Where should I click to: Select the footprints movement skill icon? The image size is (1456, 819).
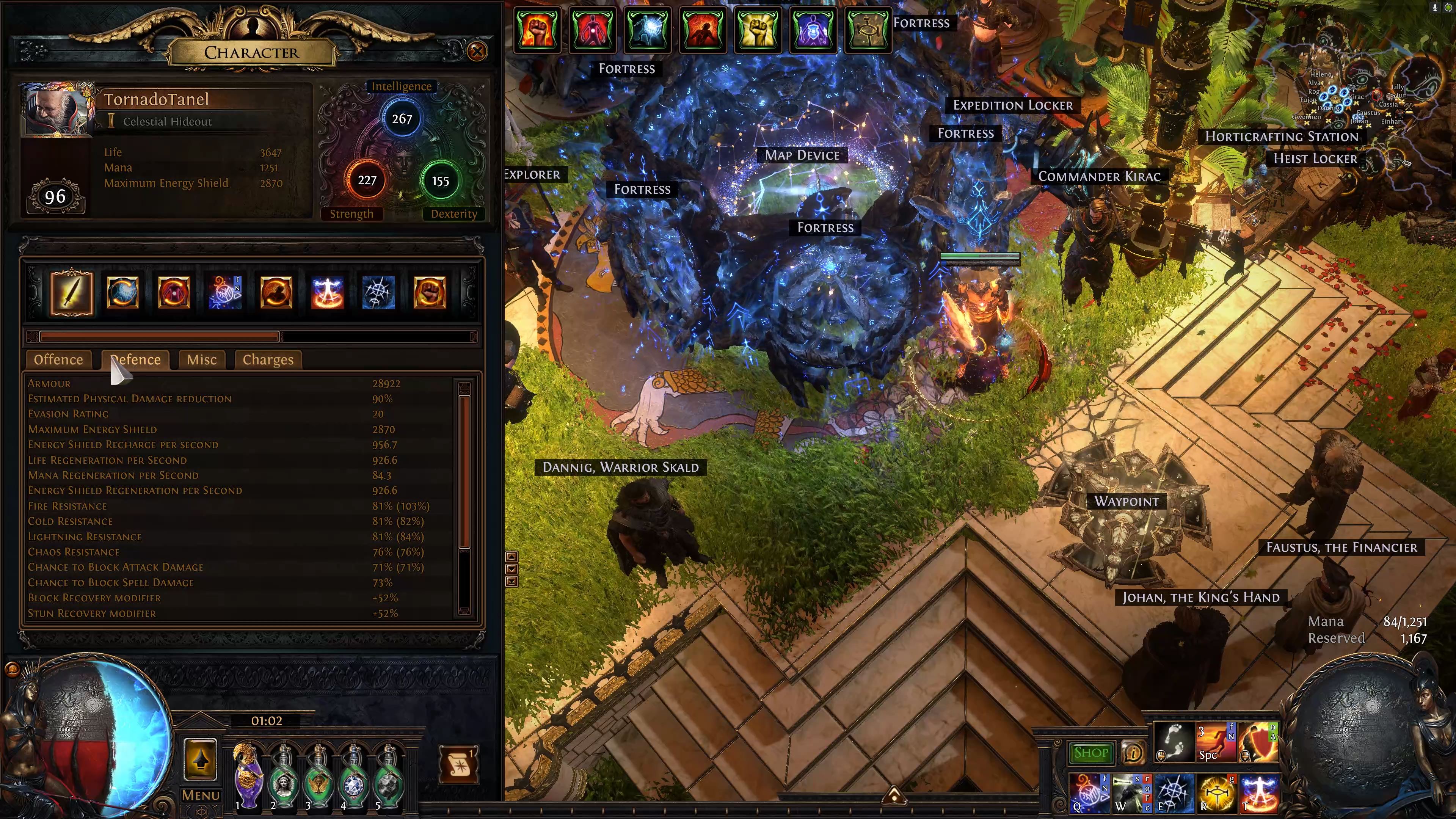1174,741
